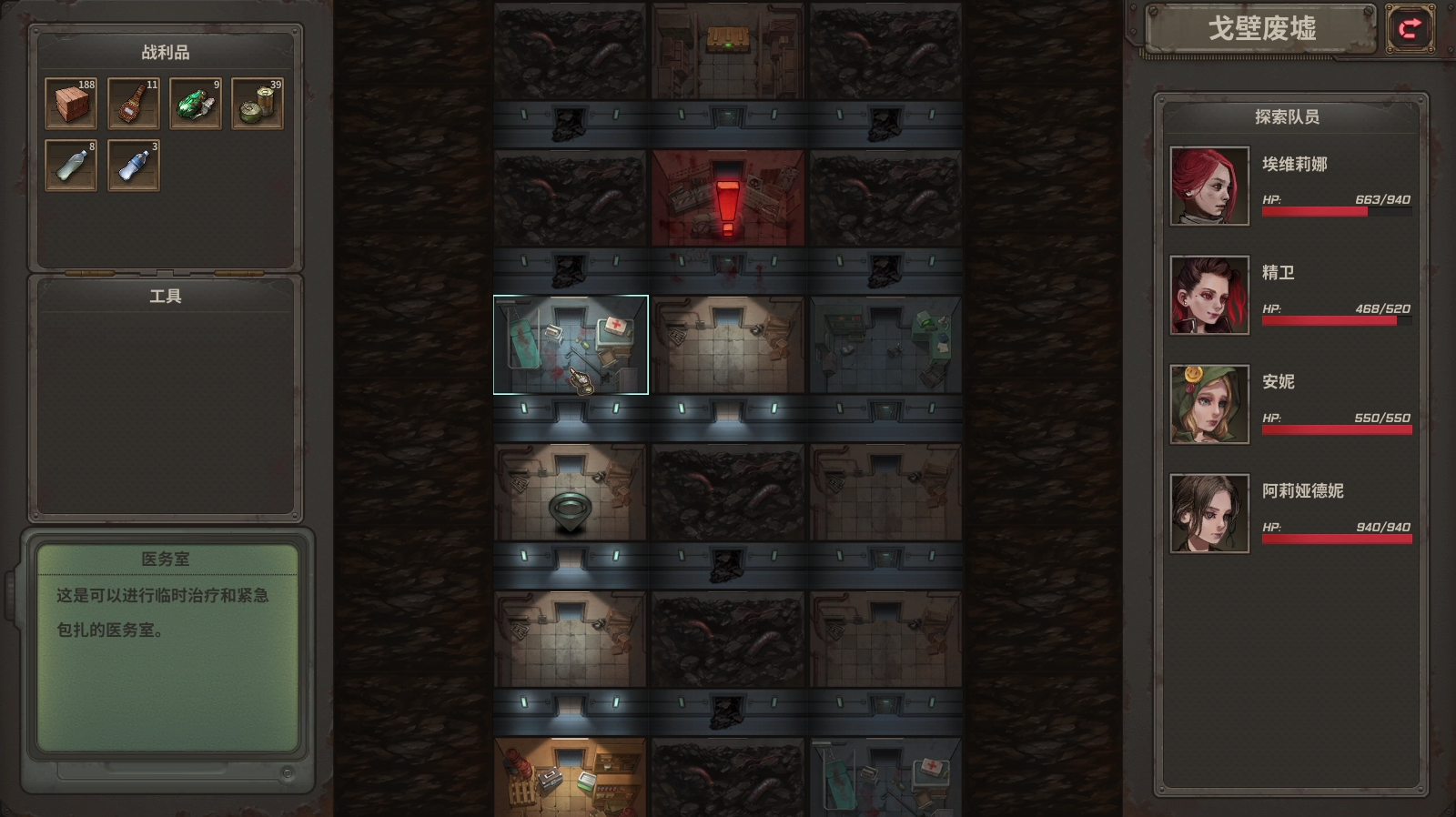The image size is (1456, 817).
Task: Select 精卫's portrait in the team list
Action: [1208, 294]
